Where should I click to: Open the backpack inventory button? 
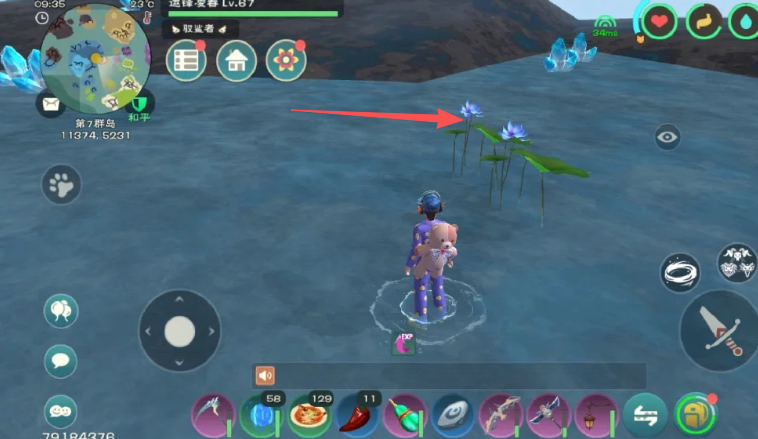(694, 413)
